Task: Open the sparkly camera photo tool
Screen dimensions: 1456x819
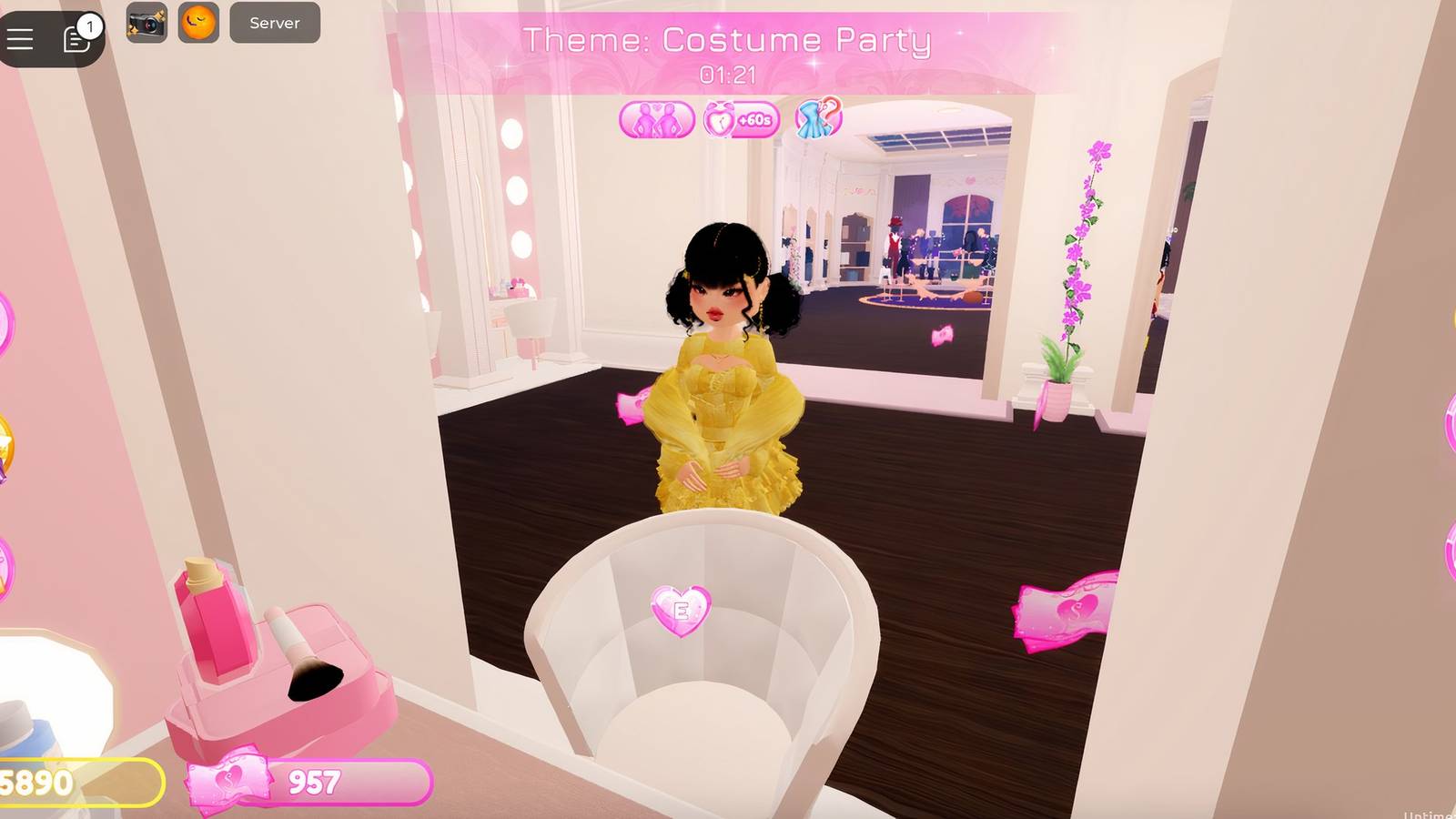Action: pyautogui.click(x=147, y=25)
